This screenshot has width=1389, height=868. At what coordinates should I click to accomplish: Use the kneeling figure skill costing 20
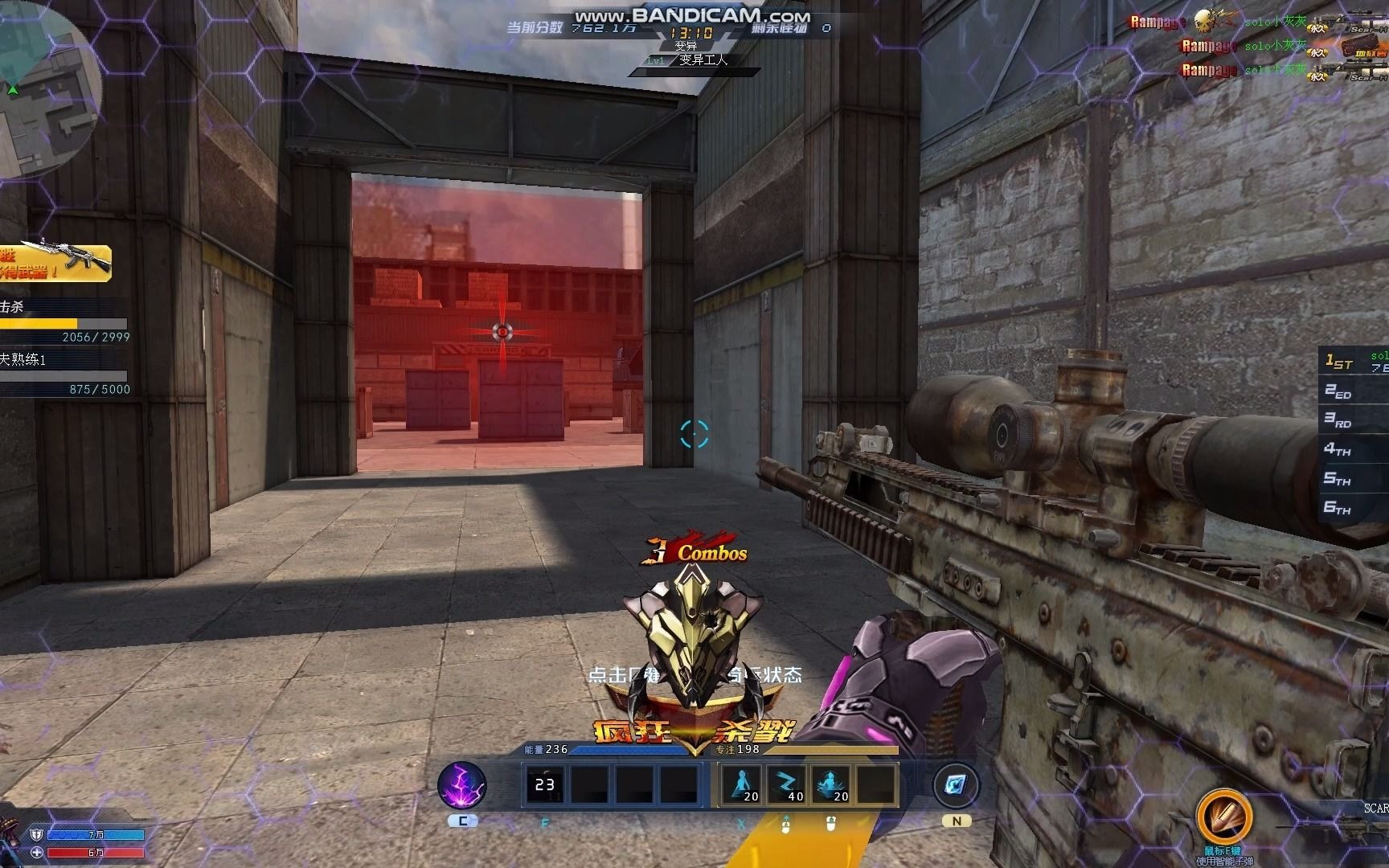point(741,785)
